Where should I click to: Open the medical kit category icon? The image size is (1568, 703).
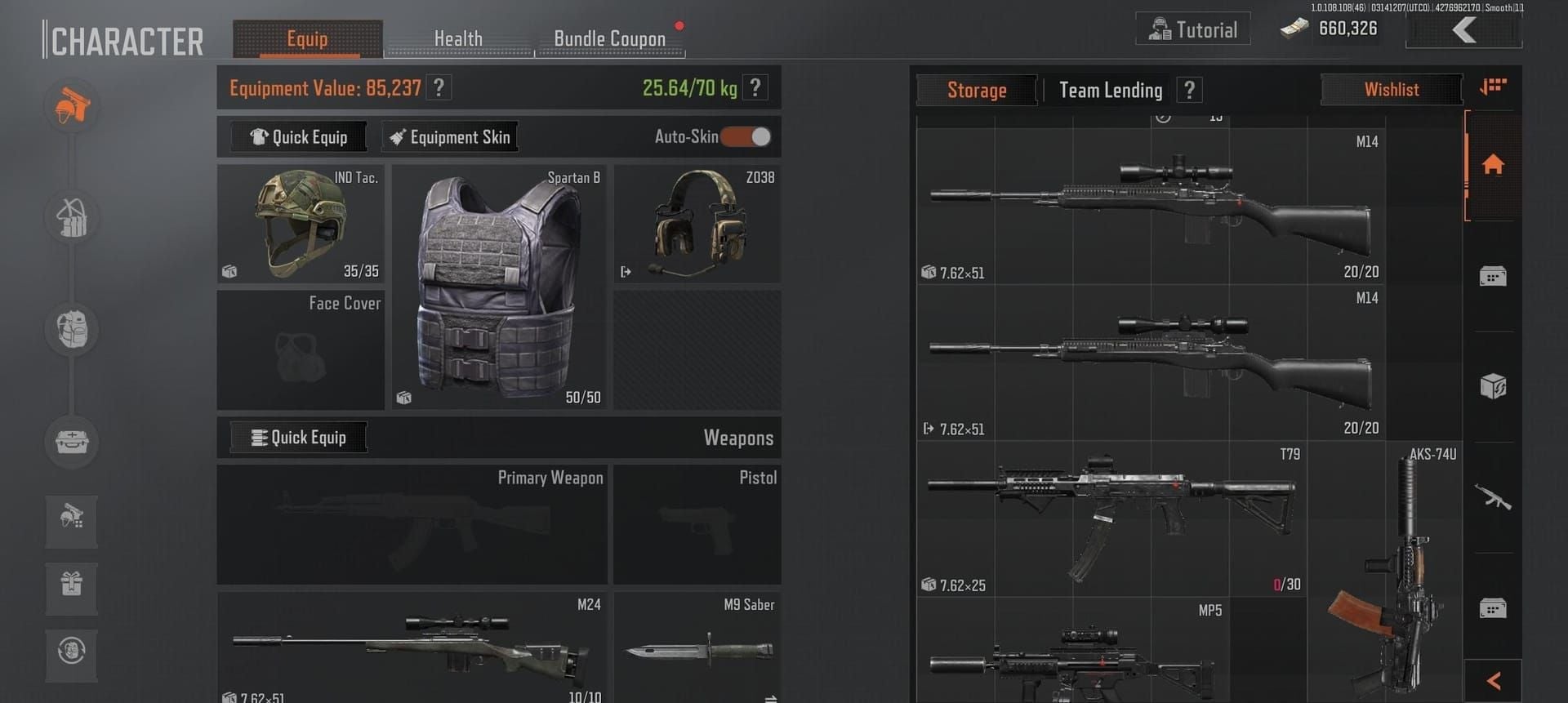[72, 443]
